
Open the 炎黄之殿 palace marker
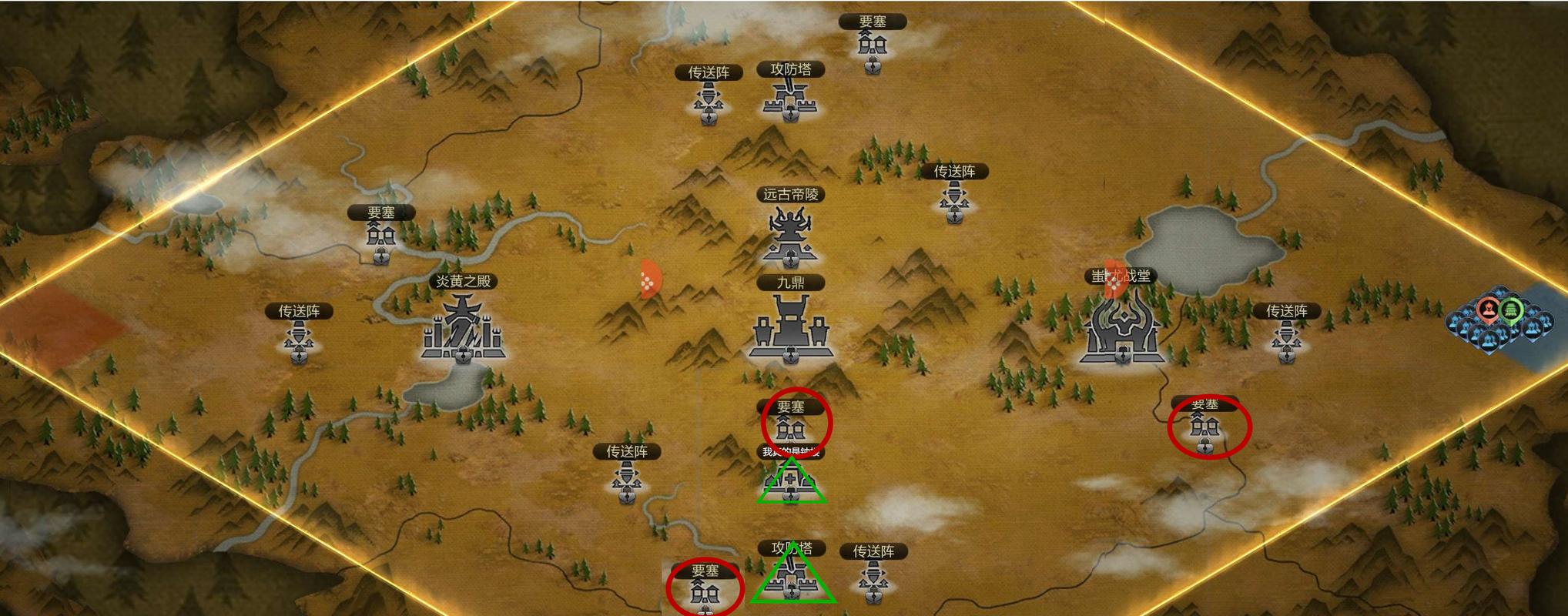pyautogui.click(x=462, y=331)
